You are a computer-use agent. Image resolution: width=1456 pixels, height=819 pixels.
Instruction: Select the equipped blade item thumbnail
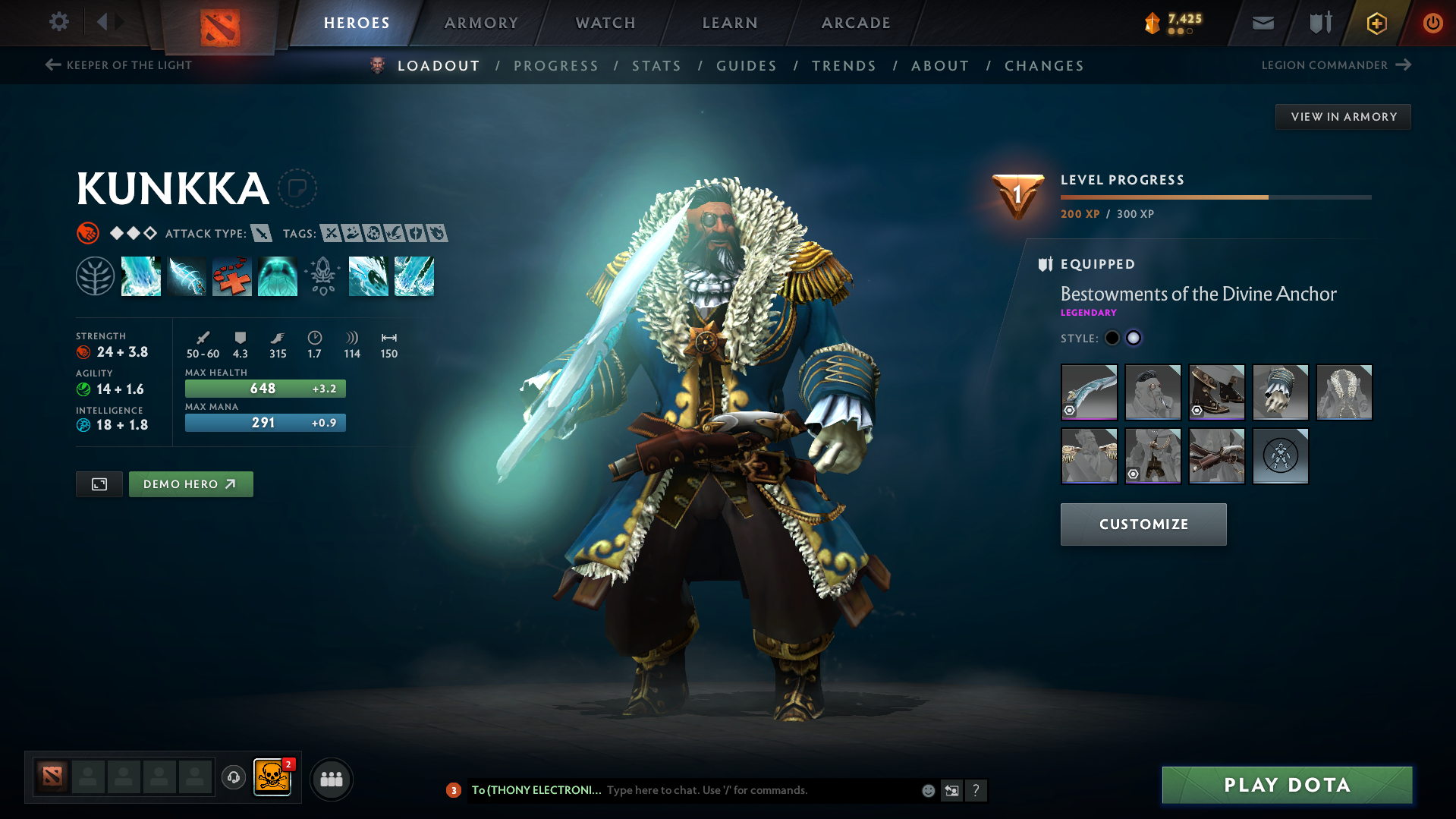click(1089, 392)
